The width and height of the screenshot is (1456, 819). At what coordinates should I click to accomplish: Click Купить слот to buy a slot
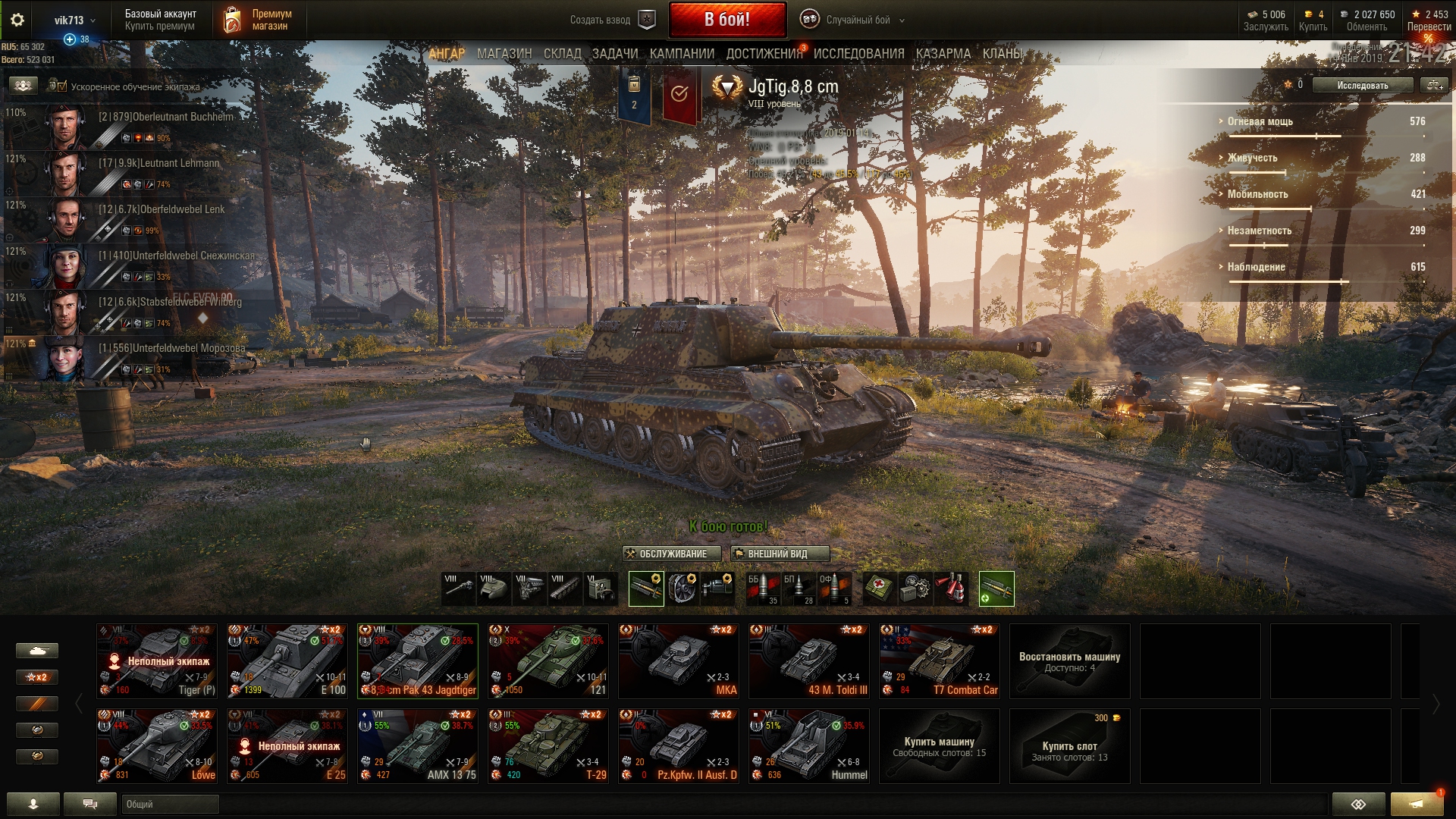pyautogui.click(x=1069, y=746)
